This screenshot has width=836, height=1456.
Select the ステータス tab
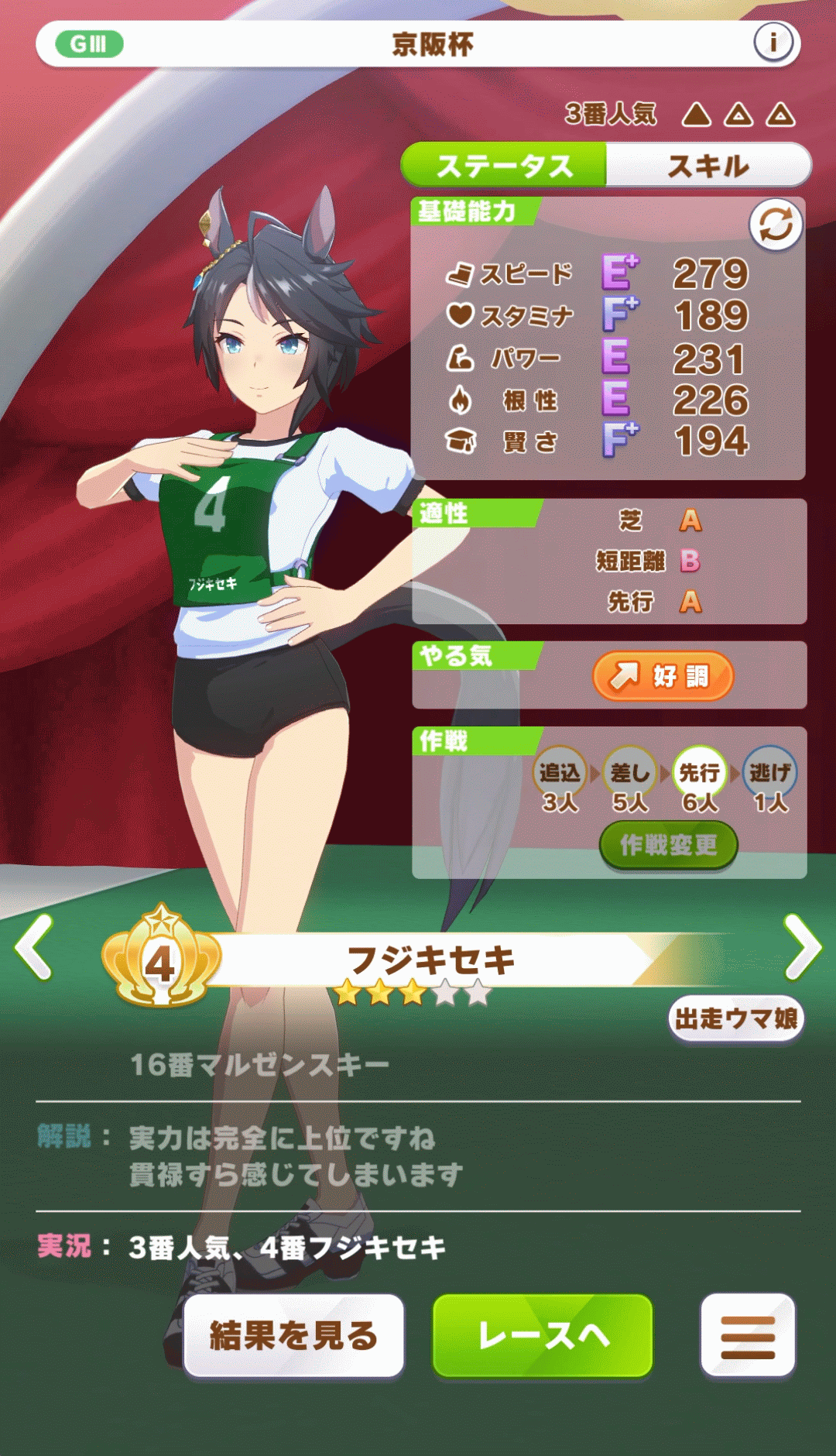(505, 166)
